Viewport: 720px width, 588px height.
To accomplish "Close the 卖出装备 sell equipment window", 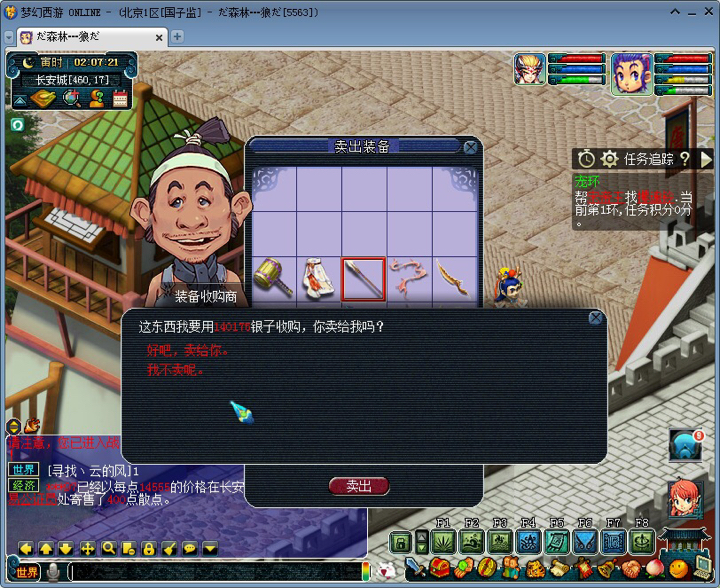I will 470,147.
